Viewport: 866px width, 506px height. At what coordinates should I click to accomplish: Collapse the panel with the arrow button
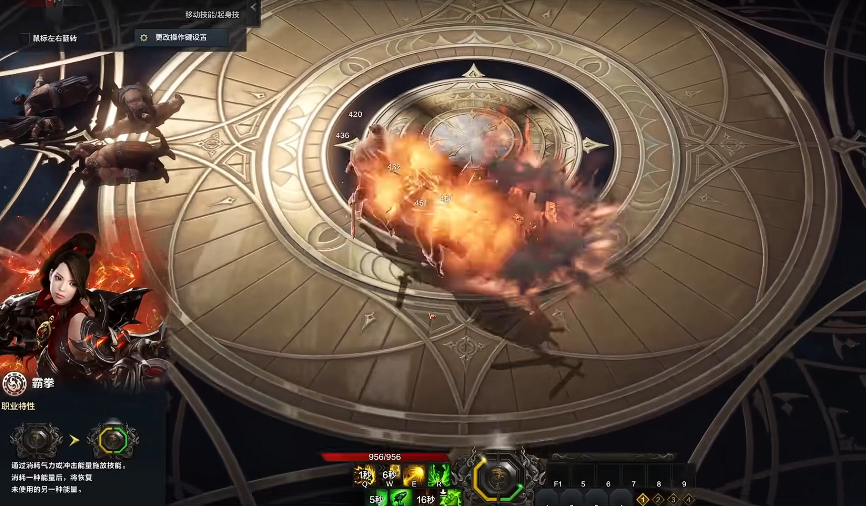[x=254, y=12]
